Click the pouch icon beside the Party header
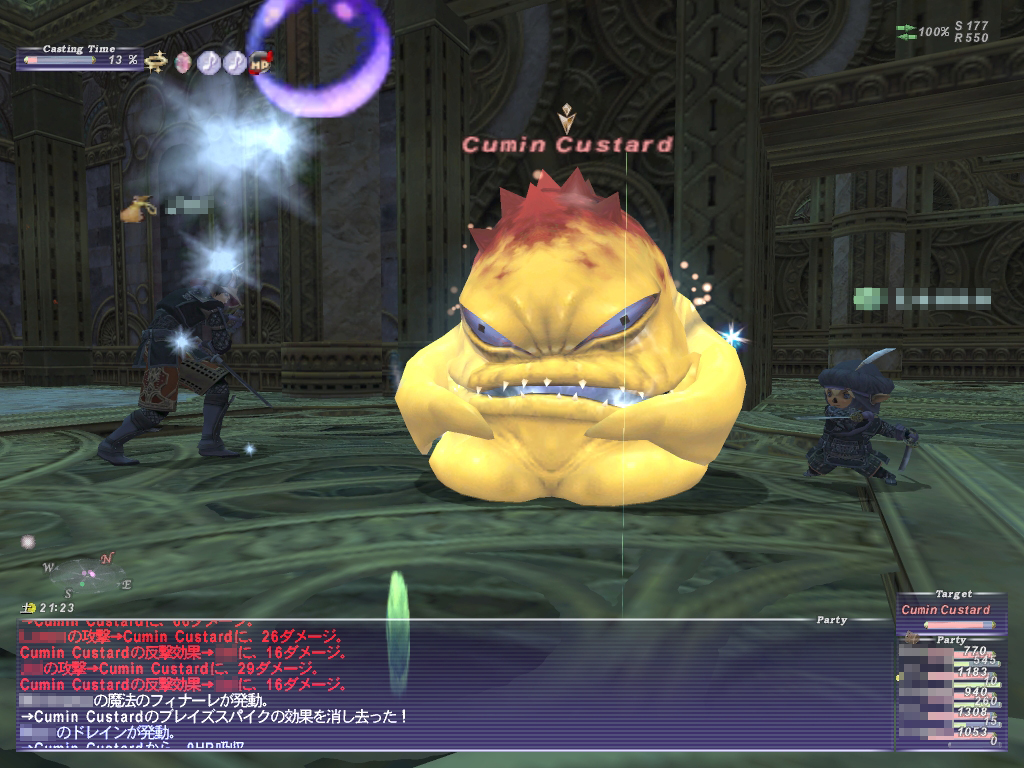The width and height of the screenshot is (1024, 768). coord(911,639)
